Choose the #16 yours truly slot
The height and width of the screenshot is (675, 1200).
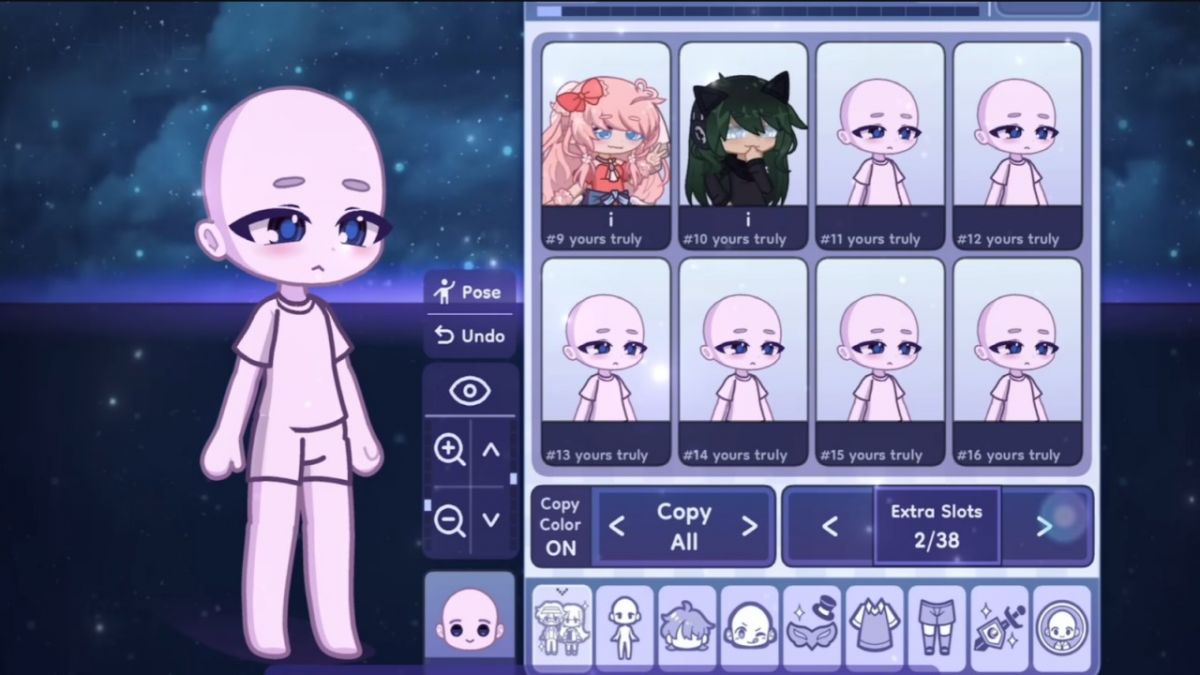click(1017, 361)
